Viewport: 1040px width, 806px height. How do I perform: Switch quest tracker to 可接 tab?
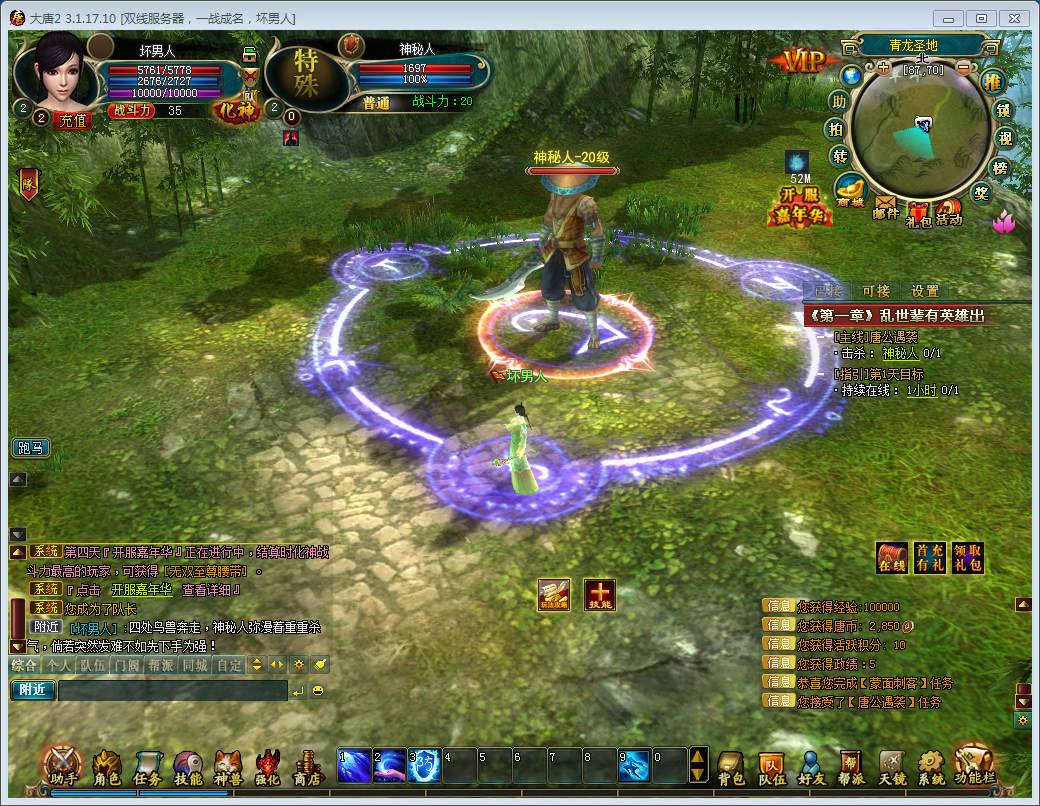875,291
